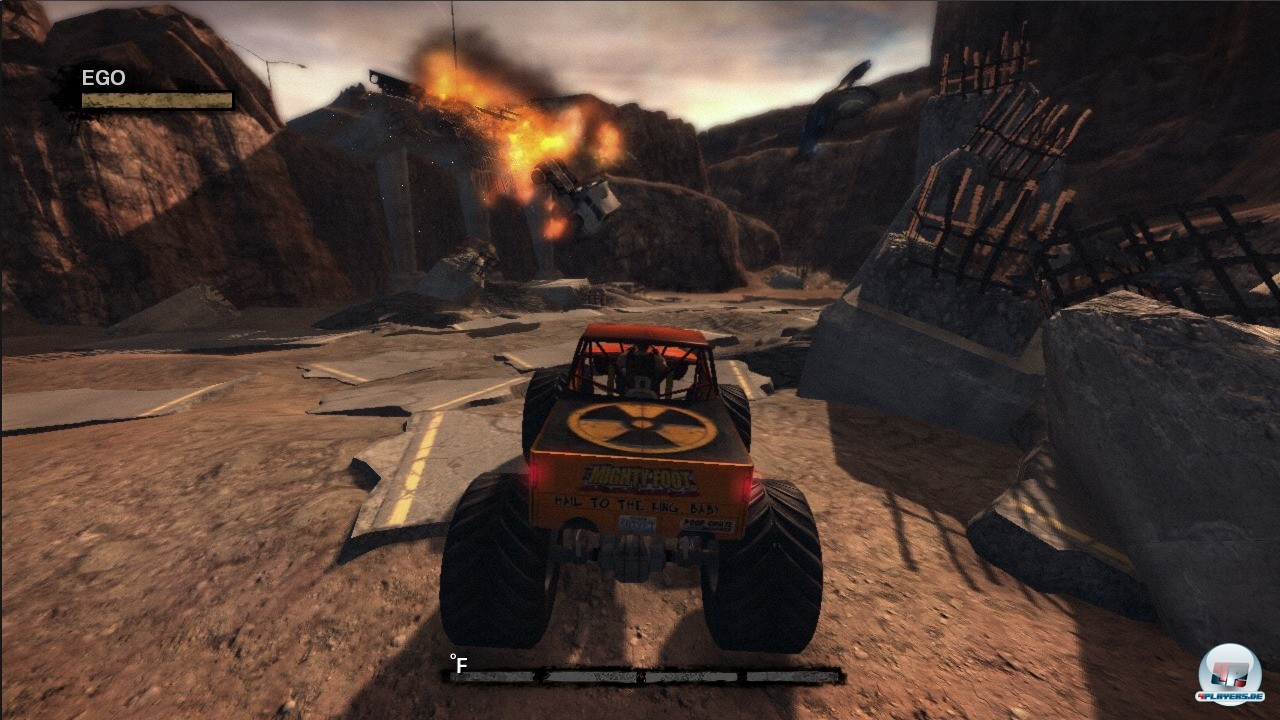Click the MIGHTY FOOT logo decal
This screenshot has height=720, width=1280.
click(637, 477)
